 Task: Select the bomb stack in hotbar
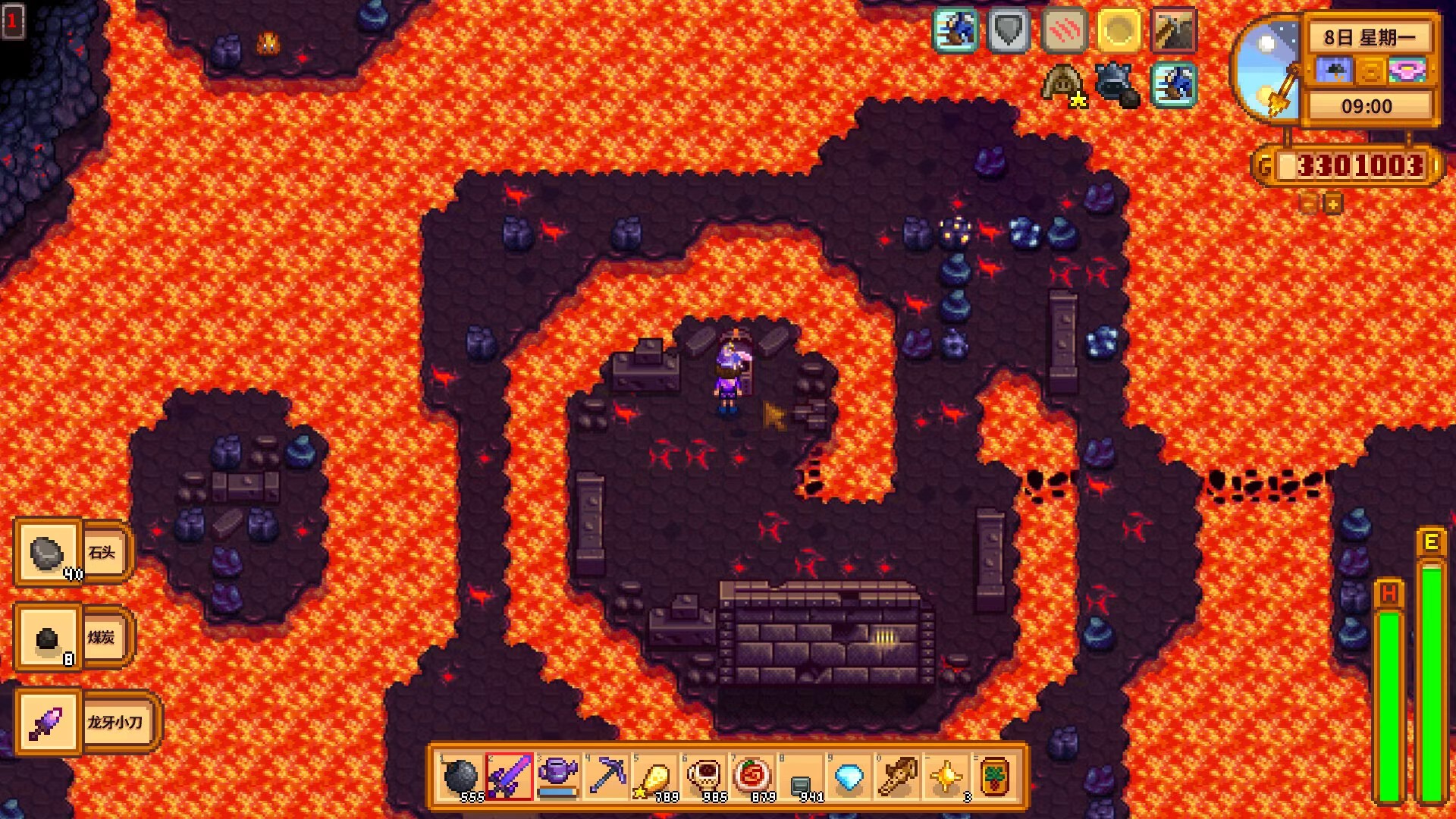460,777
